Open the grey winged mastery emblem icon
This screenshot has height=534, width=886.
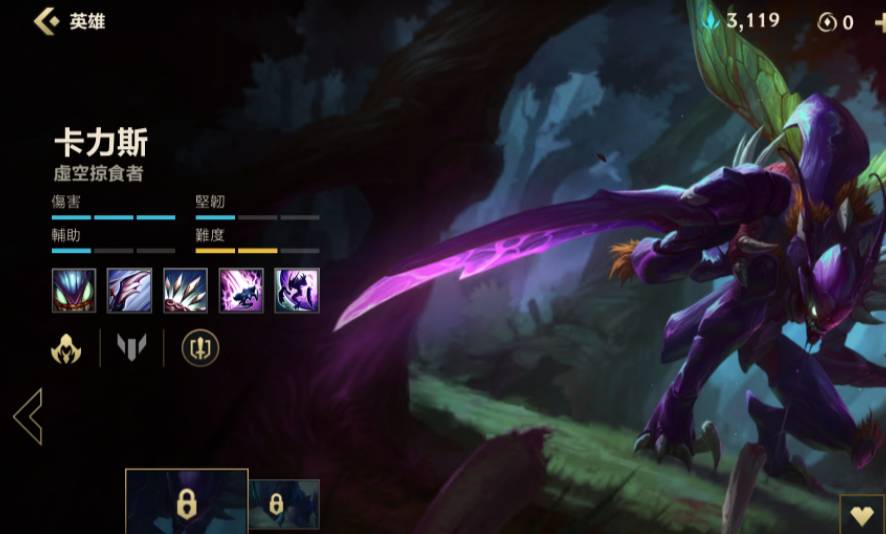132,348
